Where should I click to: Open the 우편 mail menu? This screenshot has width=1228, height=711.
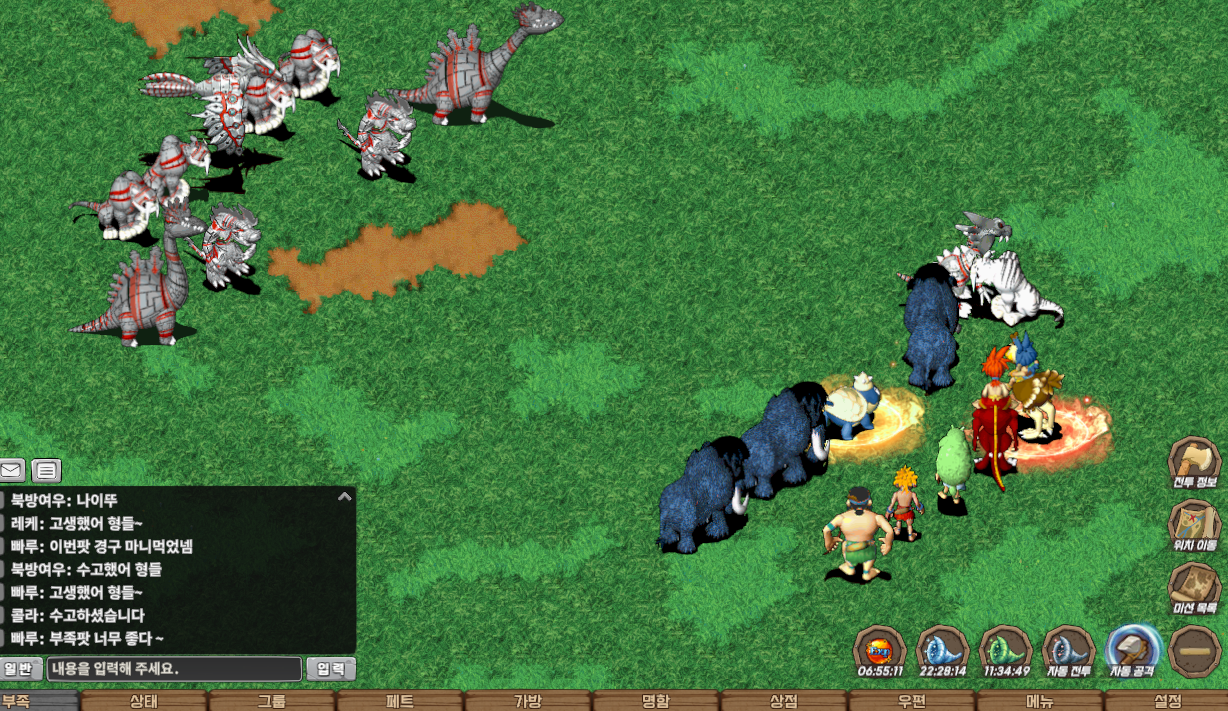(911, 701)
